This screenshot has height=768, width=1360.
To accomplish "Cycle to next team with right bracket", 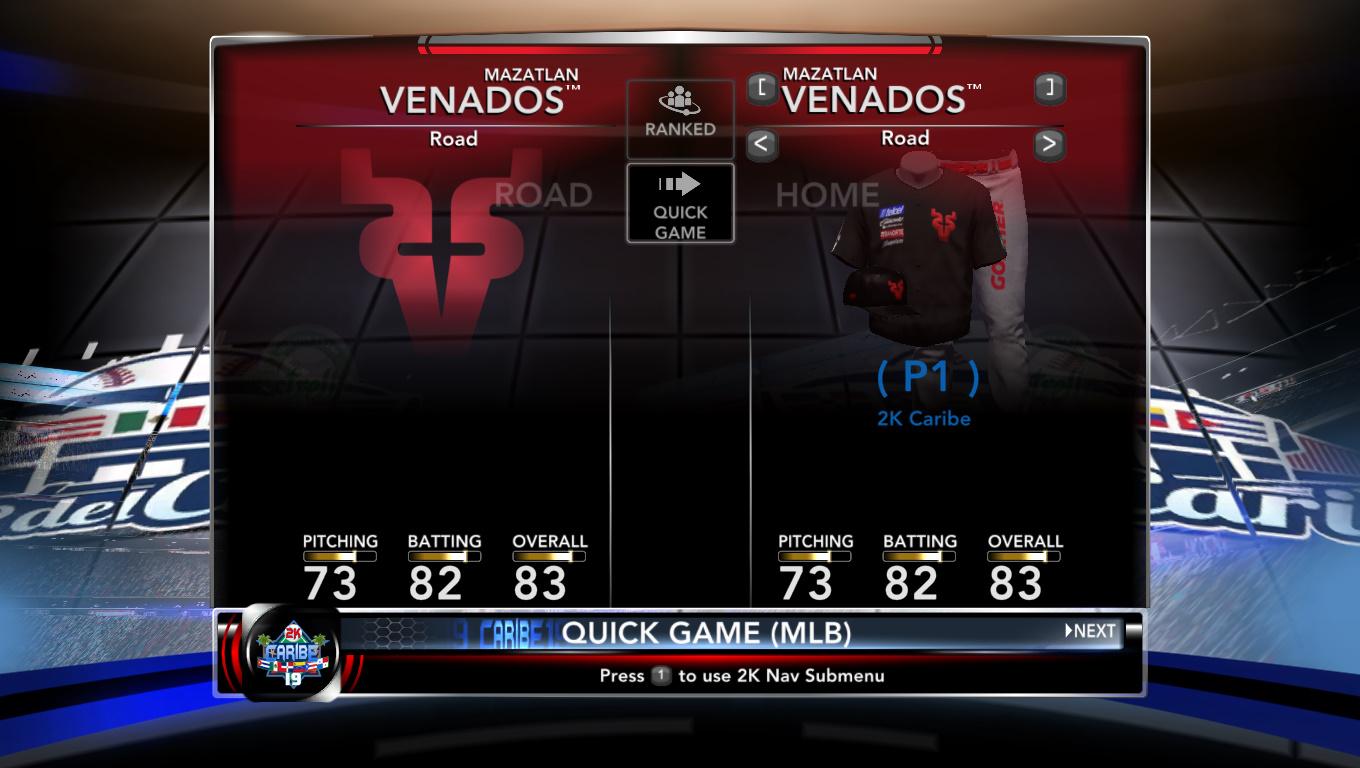I will 1049,89.
